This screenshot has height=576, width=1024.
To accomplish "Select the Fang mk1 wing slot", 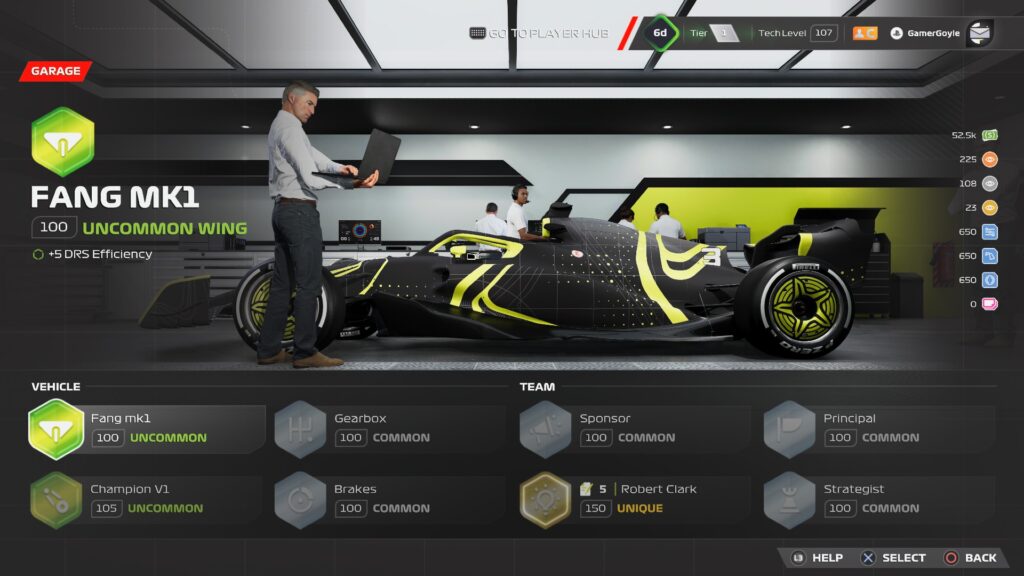I will coord(147,429).
